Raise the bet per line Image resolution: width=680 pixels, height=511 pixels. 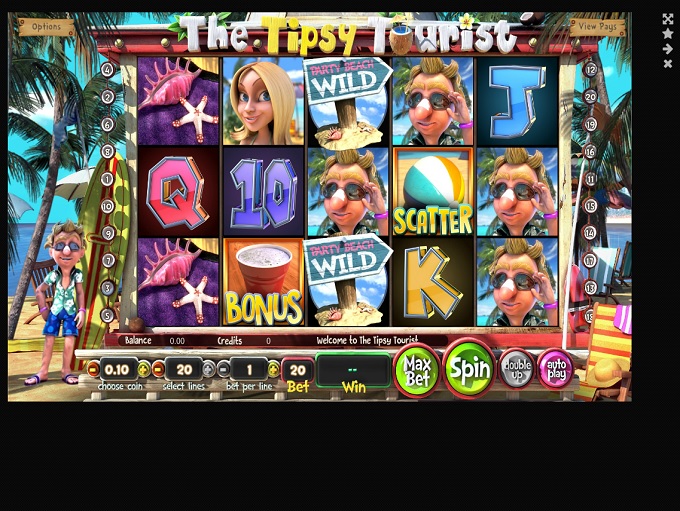click(x=273, y=369)
